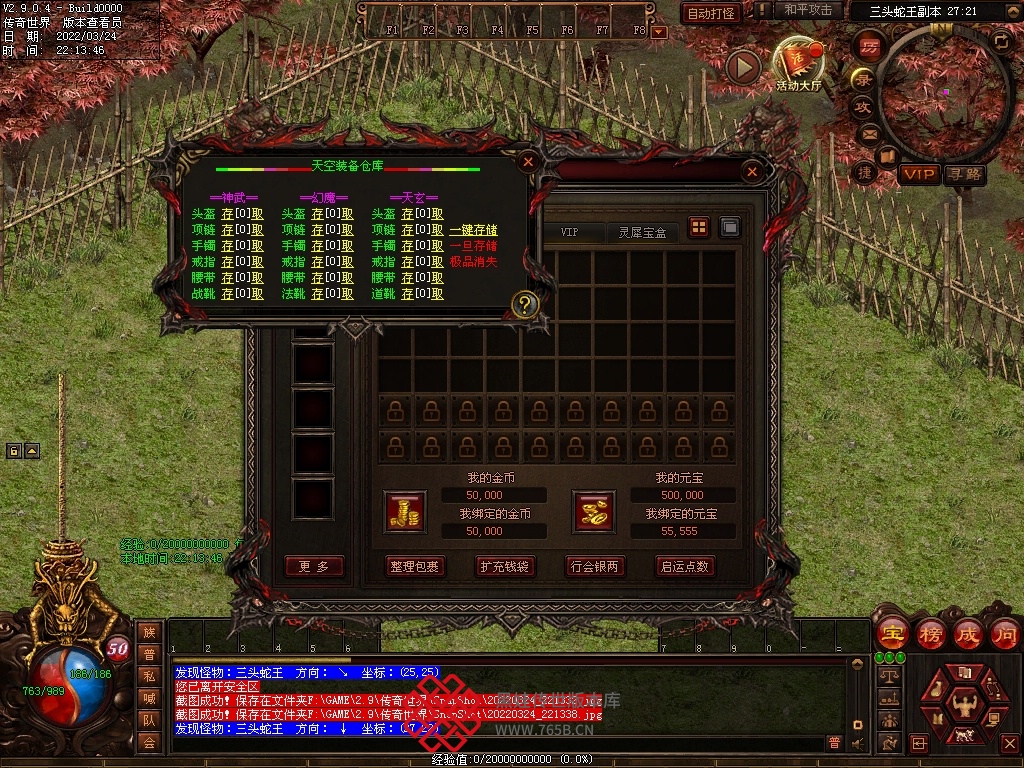
Task: Close the sky equipment warehouse window
Action: pos(529,161)
